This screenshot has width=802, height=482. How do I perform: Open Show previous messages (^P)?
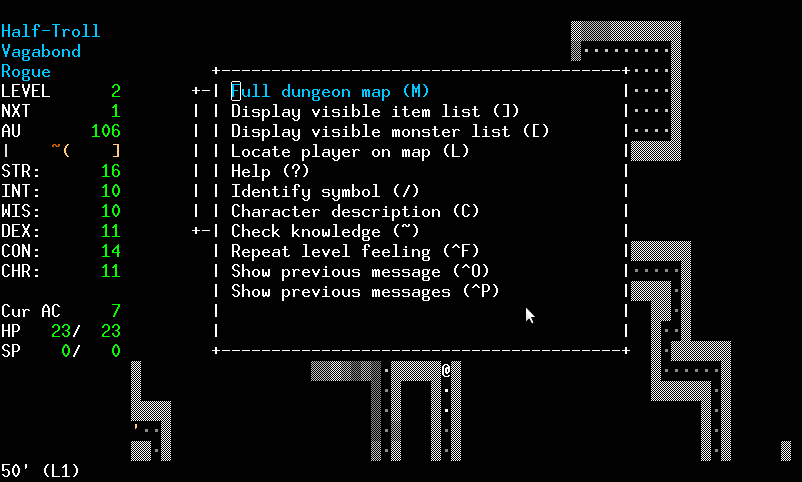click(365, 291)
